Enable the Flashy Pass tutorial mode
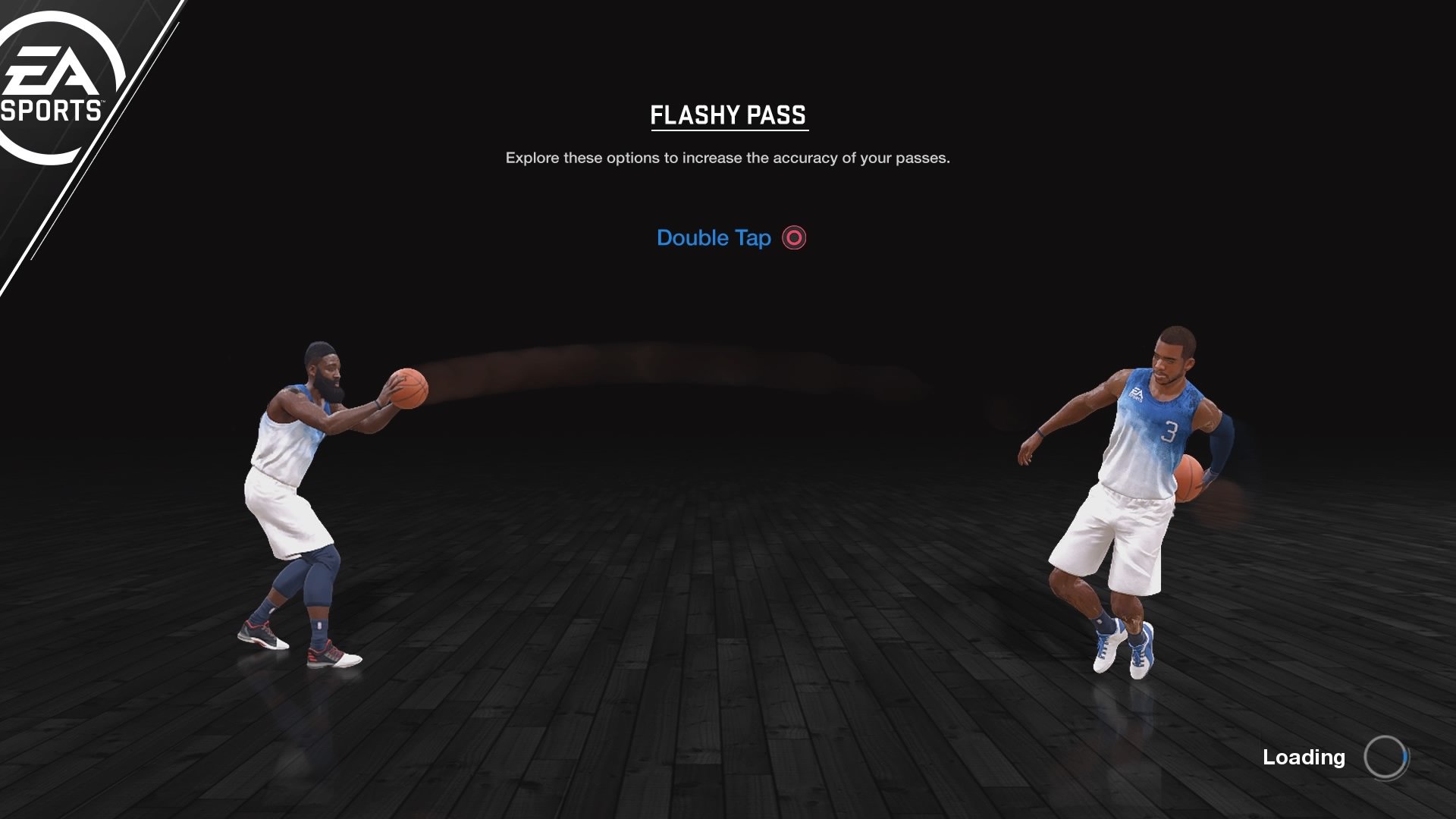The image size is (1456, 819). point(728,115)
